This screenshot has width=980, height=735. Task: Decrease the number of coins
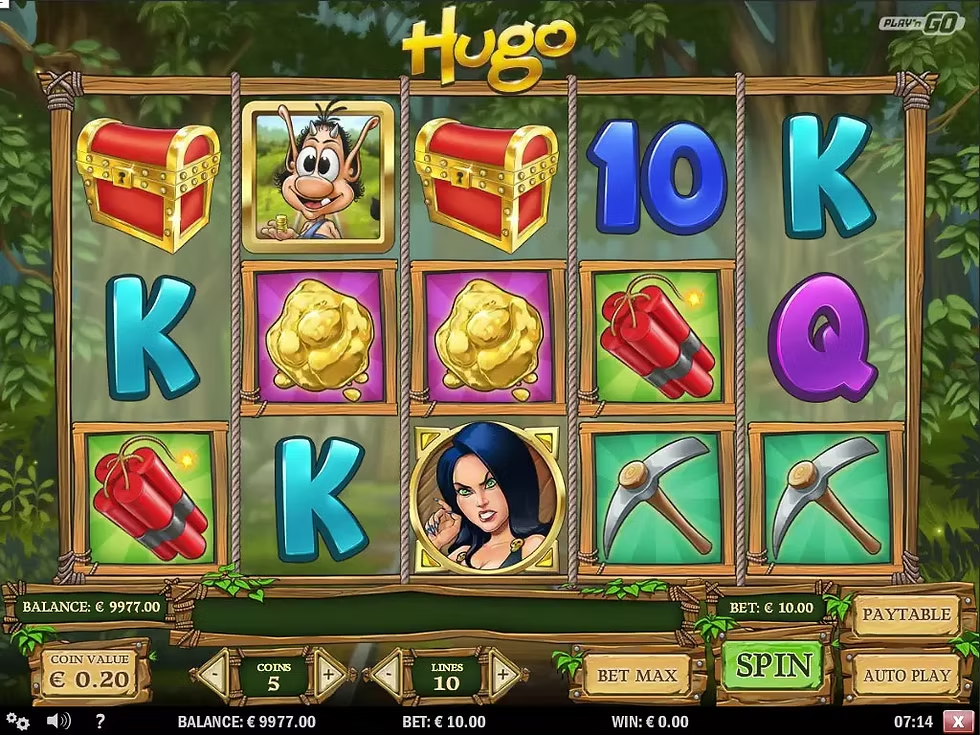(x=214, y=676)
